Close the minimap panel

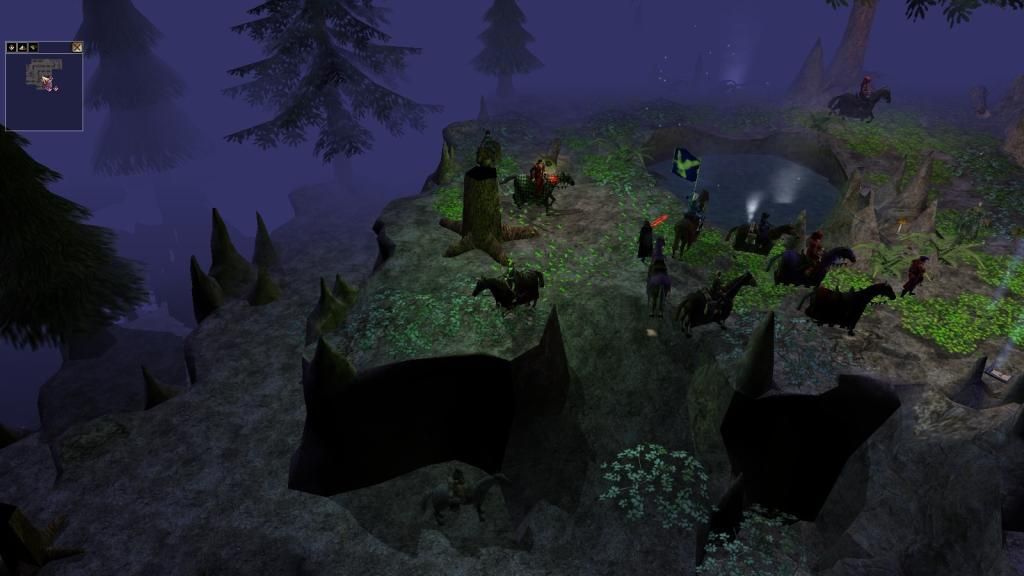77,47
